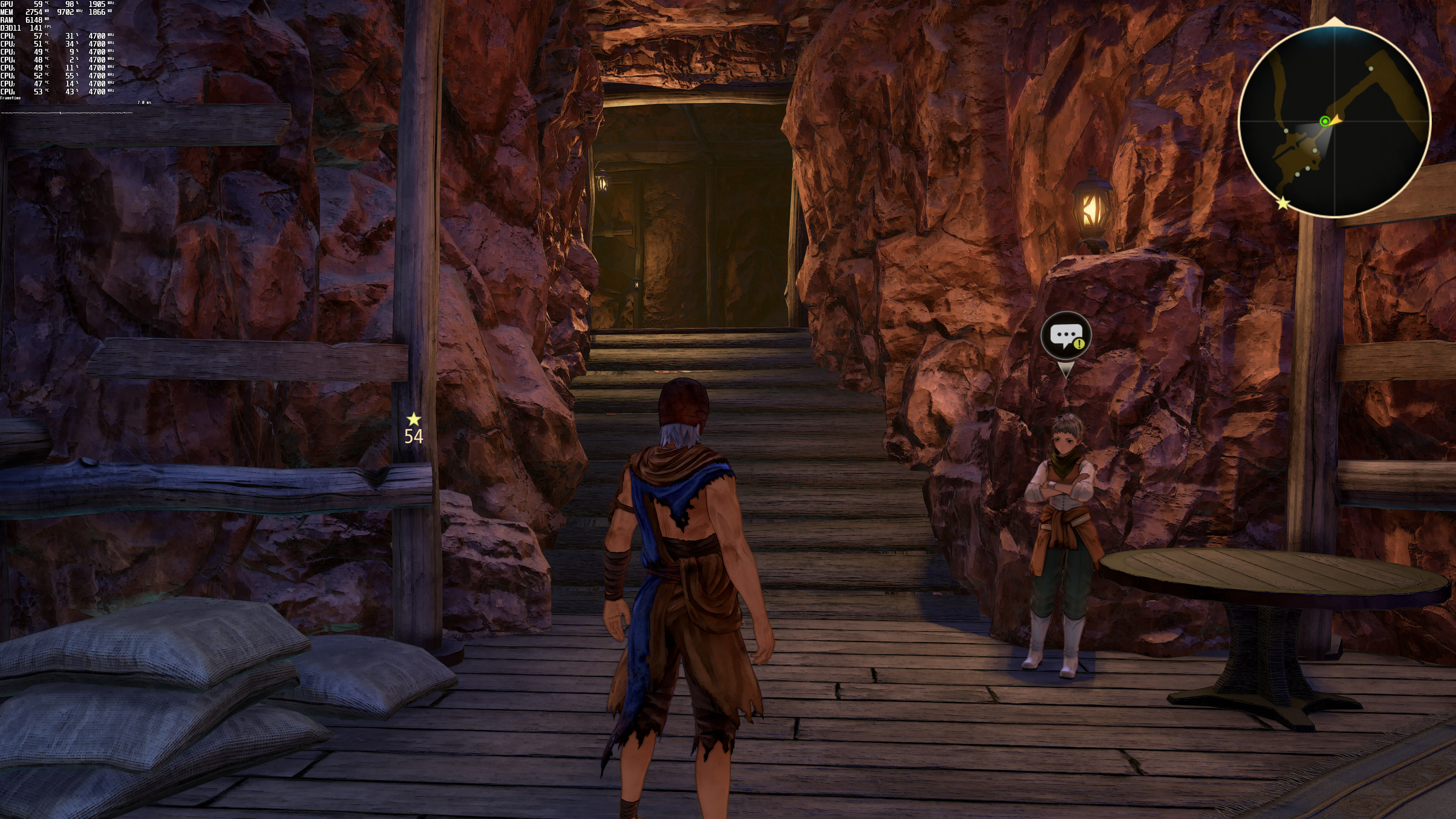Image resolution: width=1456 pixels, height=819 pixels.
Task: Click the circular minimap
Action: coord(1335,121)
